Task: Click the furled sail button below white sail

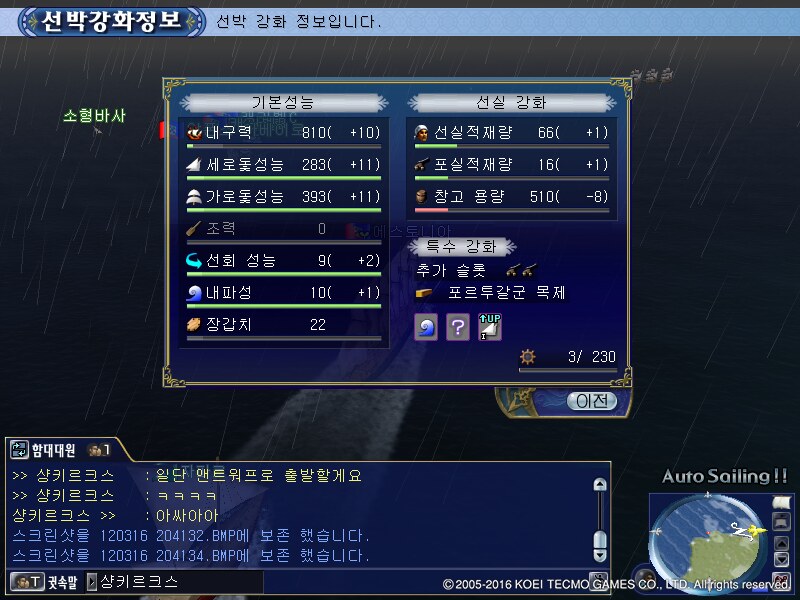Action: pos(781,522)
